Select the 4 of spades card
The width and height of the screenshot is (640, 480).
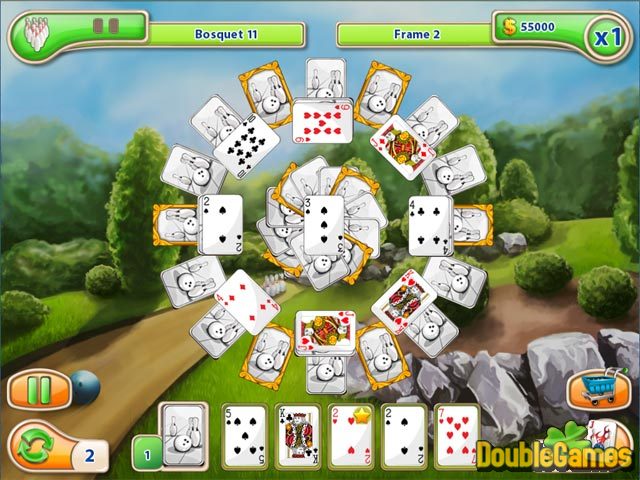pyautogui.click(x=430, y=222)
